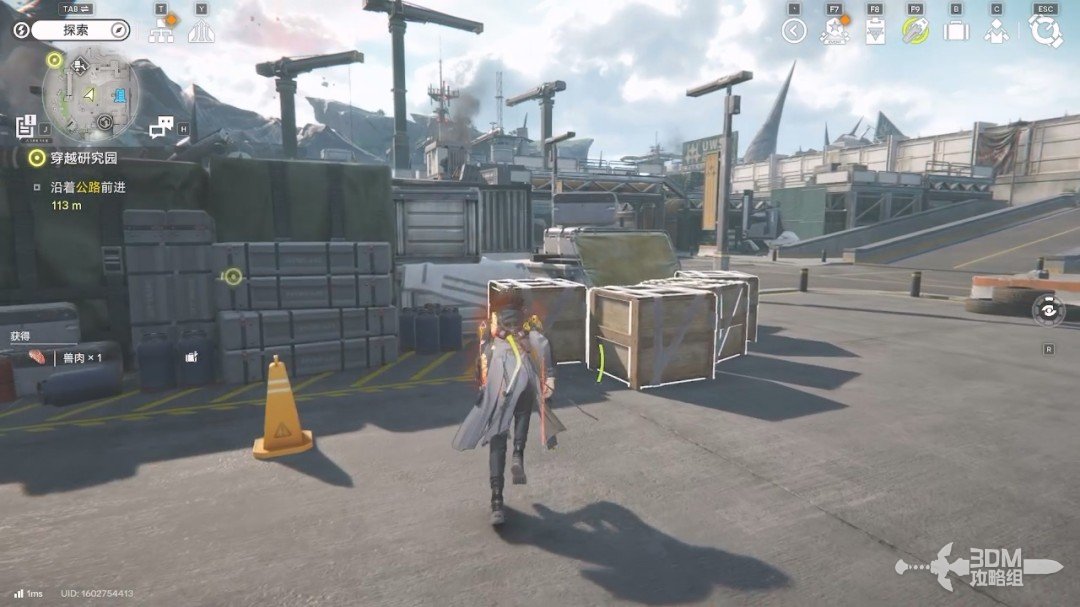
Task: Toggle the 探索 exploration mode switch
Action: (76, 30)
